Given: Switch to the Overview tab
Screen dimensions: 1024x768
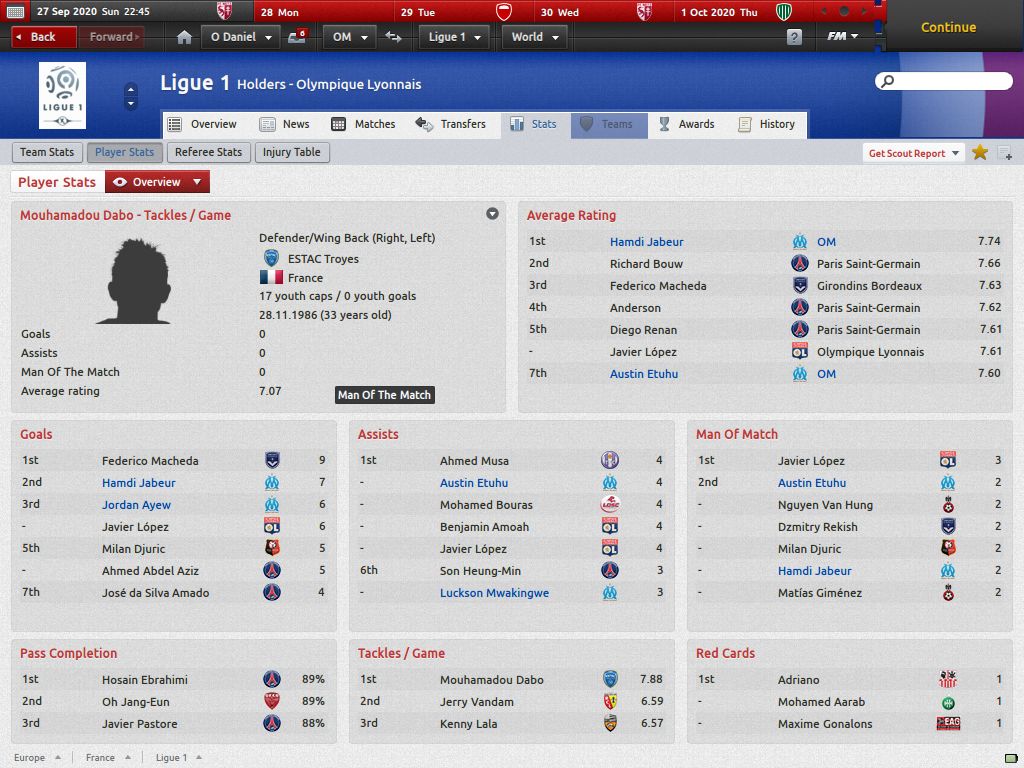Looking at the screenshot, I should (x=203, y=124).
